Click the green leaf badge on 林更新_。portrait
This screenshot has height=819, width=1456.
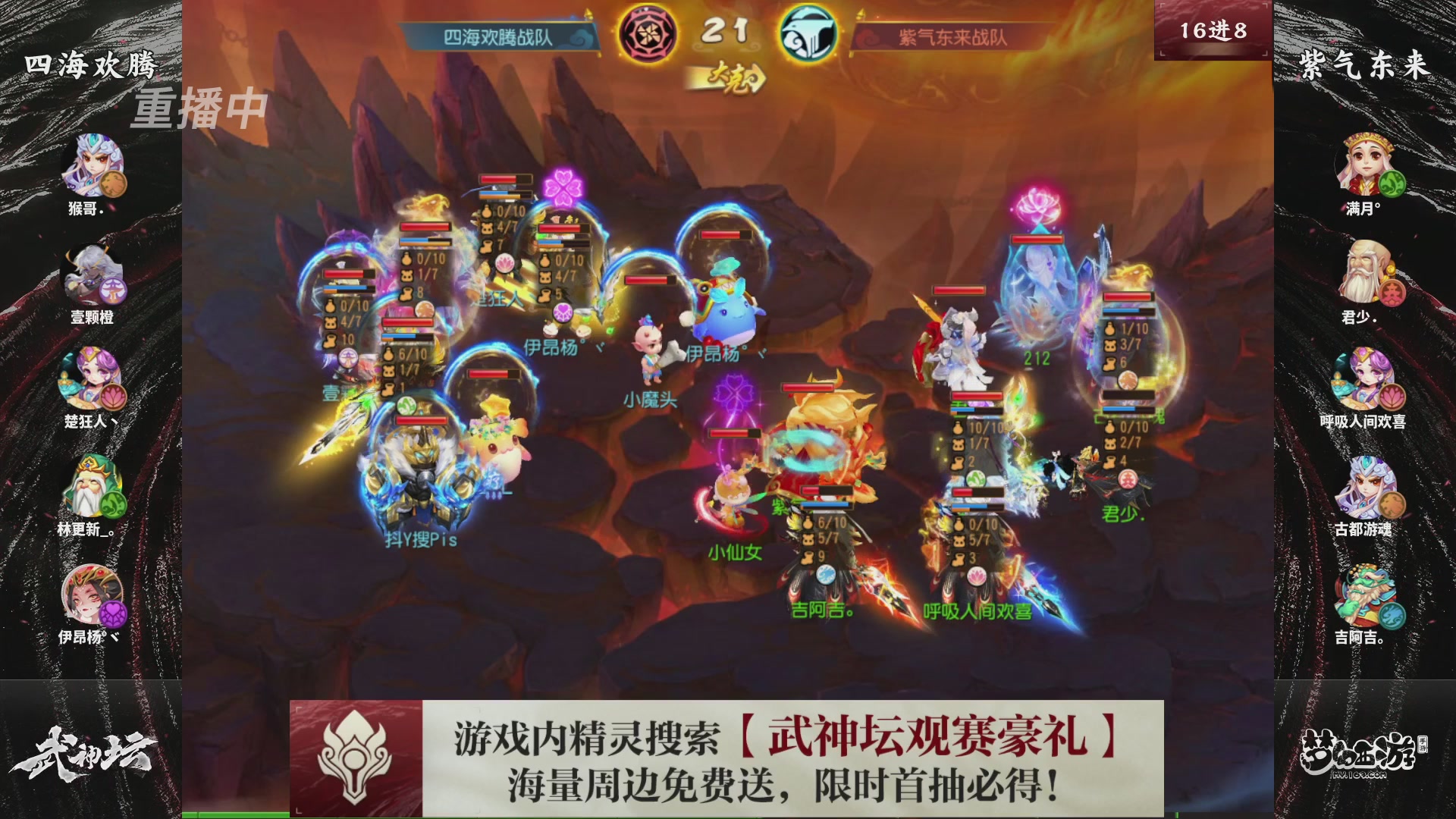click(x=115, y=504)
